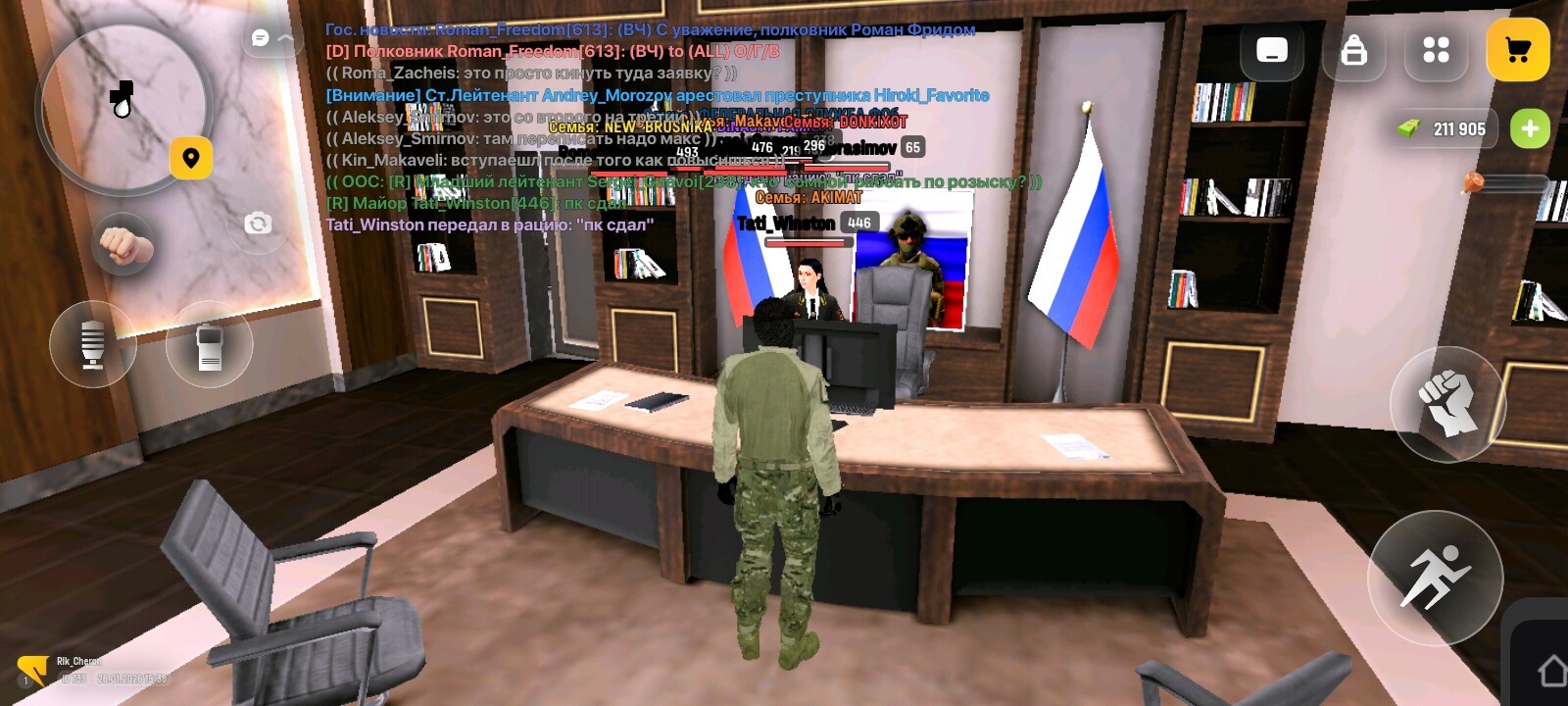Open the yellow shopping cart store
This screenshot has width=1568, height=706.
tap(1518, 49)
